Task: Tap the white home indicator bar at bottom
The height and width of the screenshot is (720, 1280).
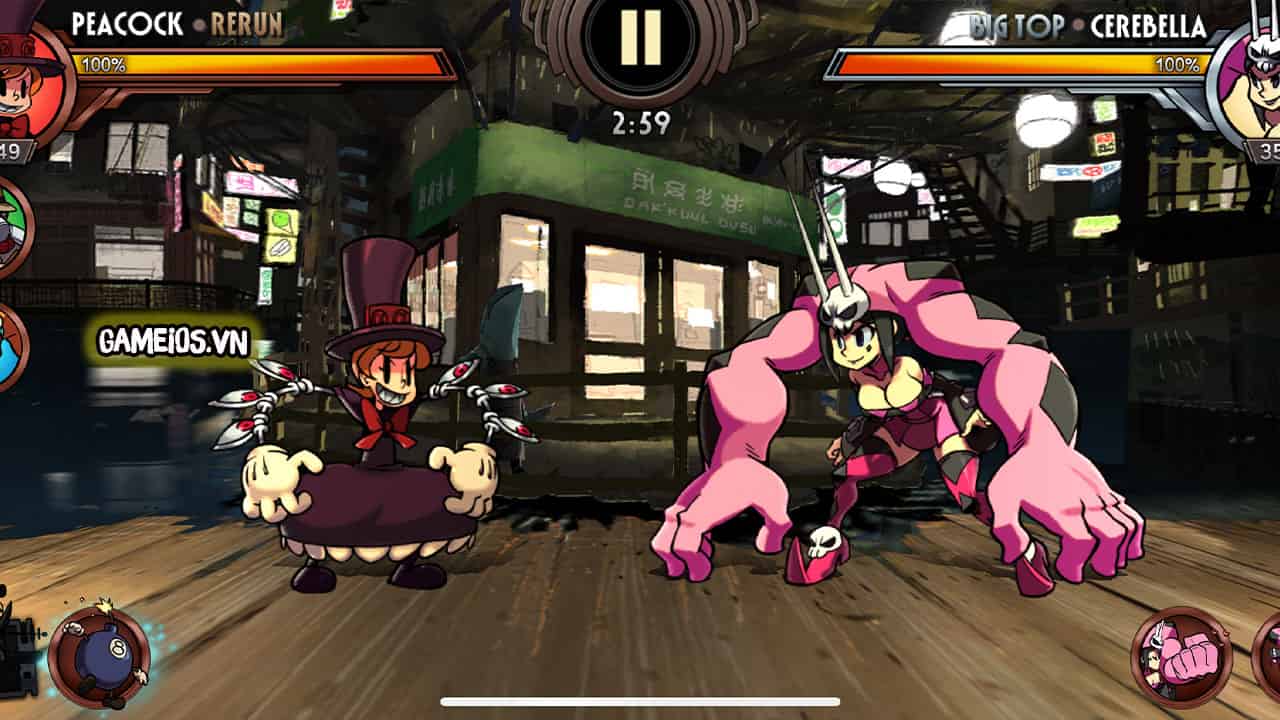Action: click(640, 700)
